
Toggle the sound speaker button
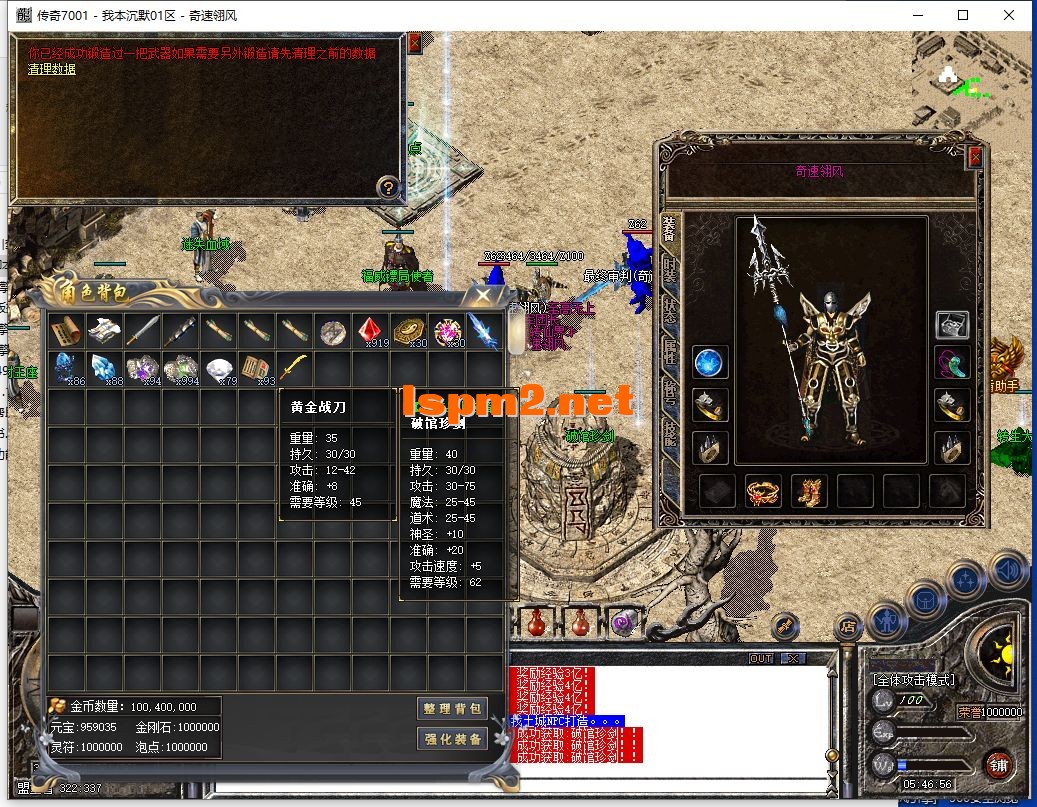point(1007,569)
